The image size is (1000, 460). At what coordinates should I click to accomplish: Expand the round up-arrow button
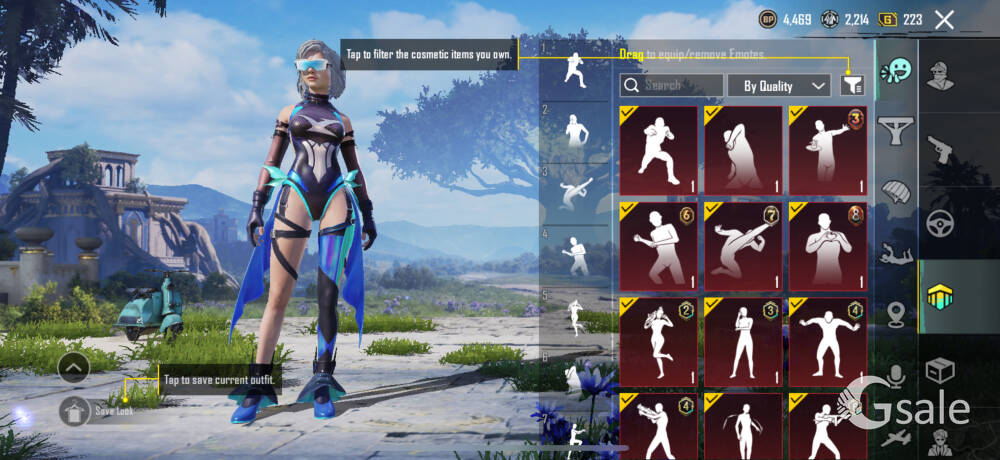point(74,368)
